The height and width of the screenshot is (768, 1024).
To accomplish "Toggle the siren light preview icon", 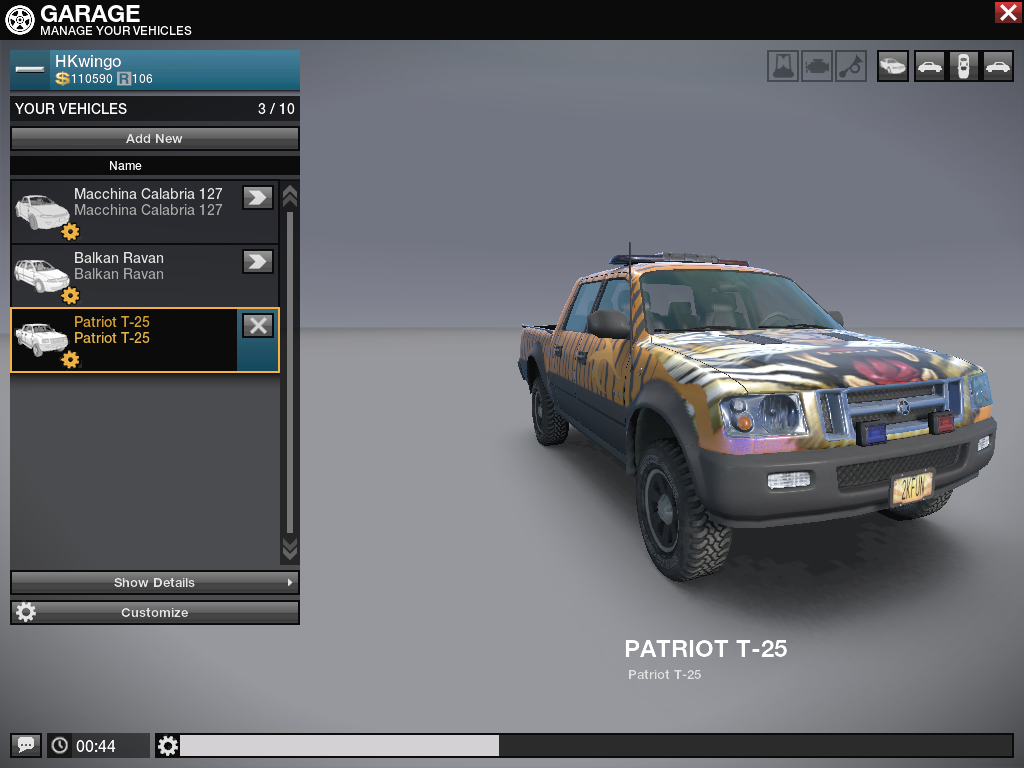I will point(783,66).
